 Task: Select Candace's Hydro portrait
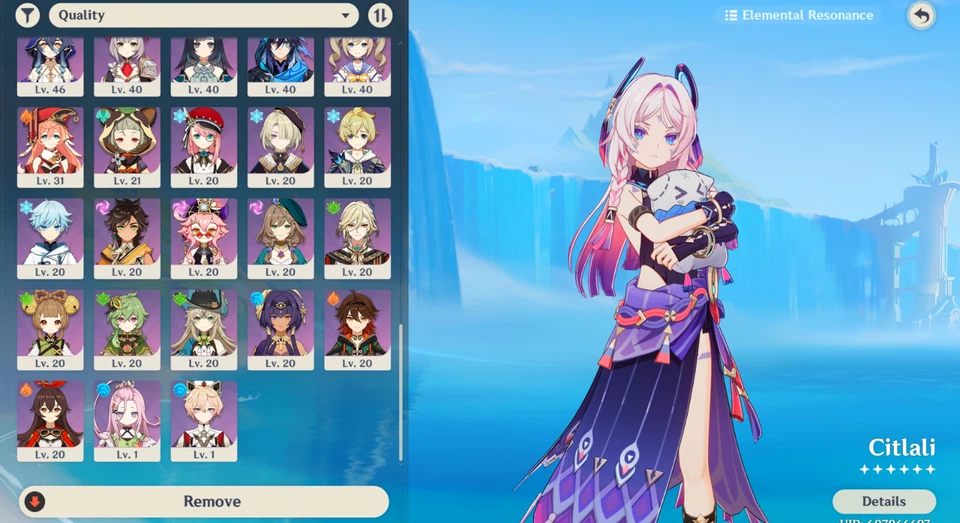pyautogui.click(x=281, y=329)
